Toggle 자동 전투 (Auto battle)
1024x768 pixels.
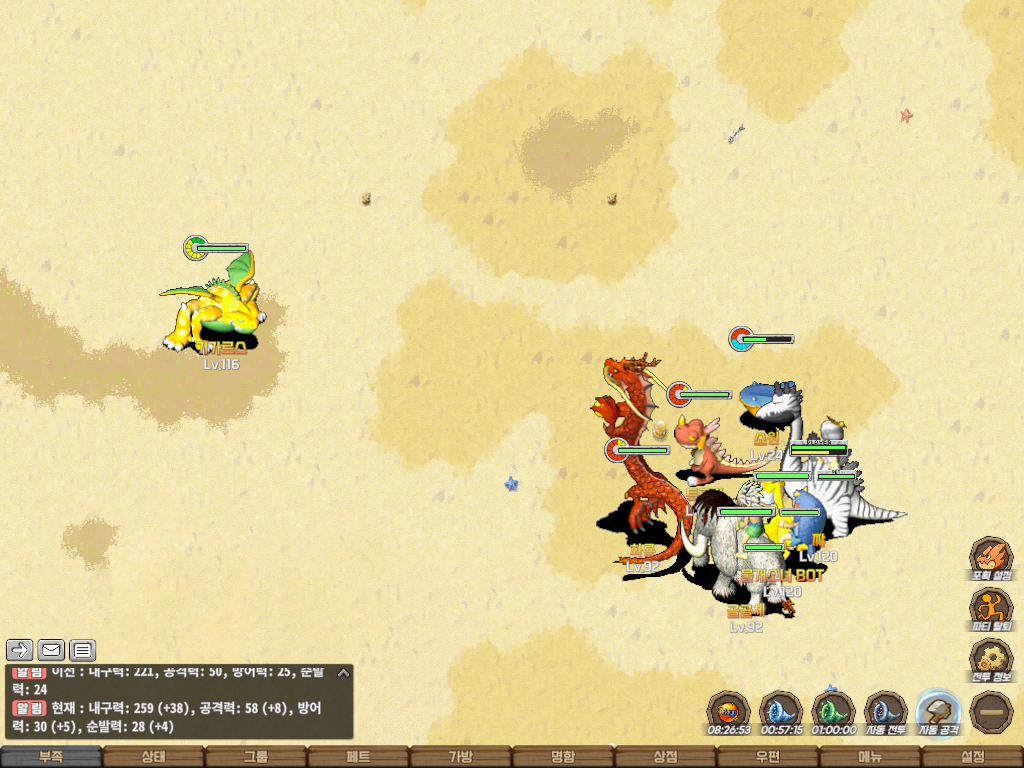click(x=885, y=712)
